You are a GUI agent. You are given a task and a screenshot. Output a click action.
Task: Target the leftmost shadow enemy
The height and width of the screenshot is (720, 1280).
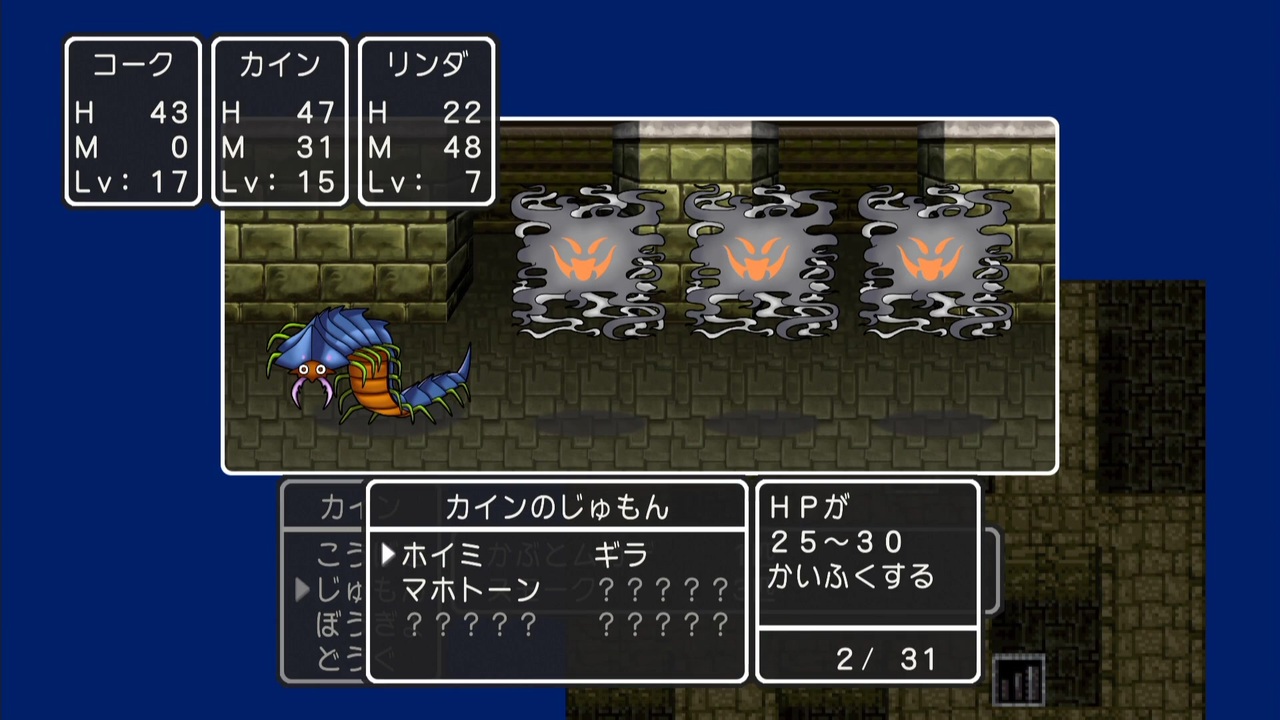pyautogui.click(x=590, y=265)
